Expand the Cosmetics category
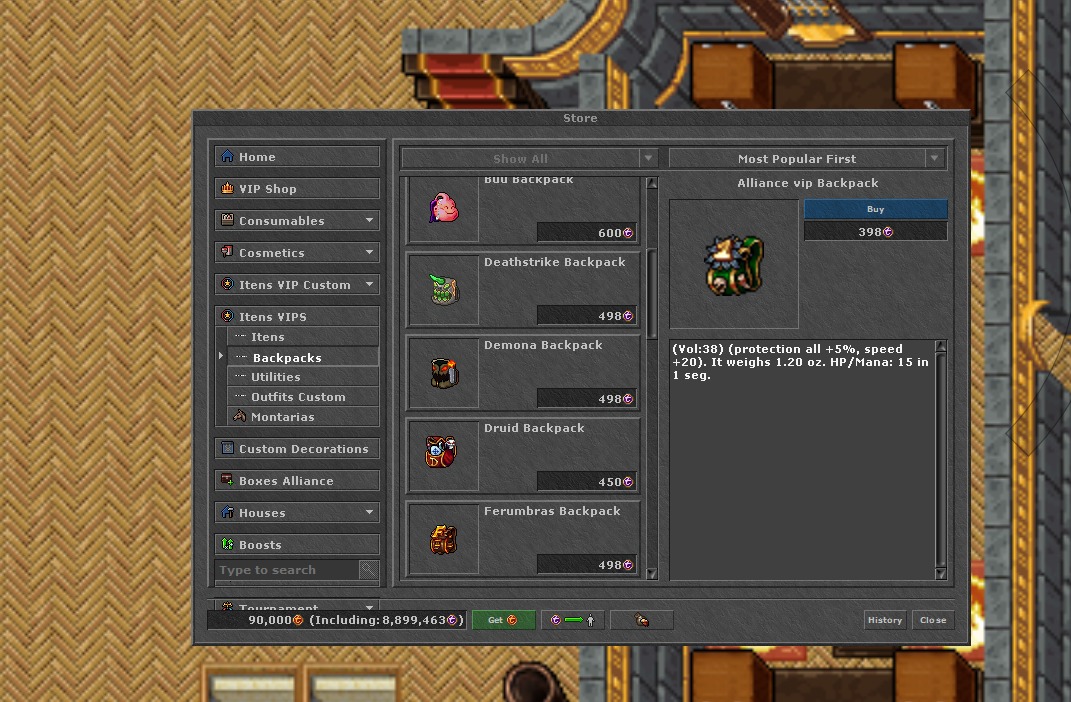 297,253
